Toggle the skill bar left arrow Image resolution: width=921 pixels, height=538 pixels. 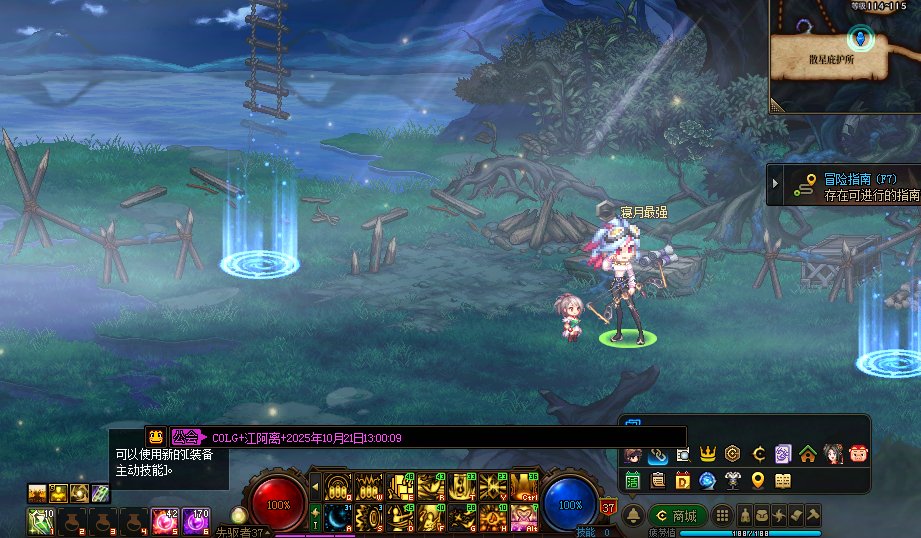click(316, 488)
